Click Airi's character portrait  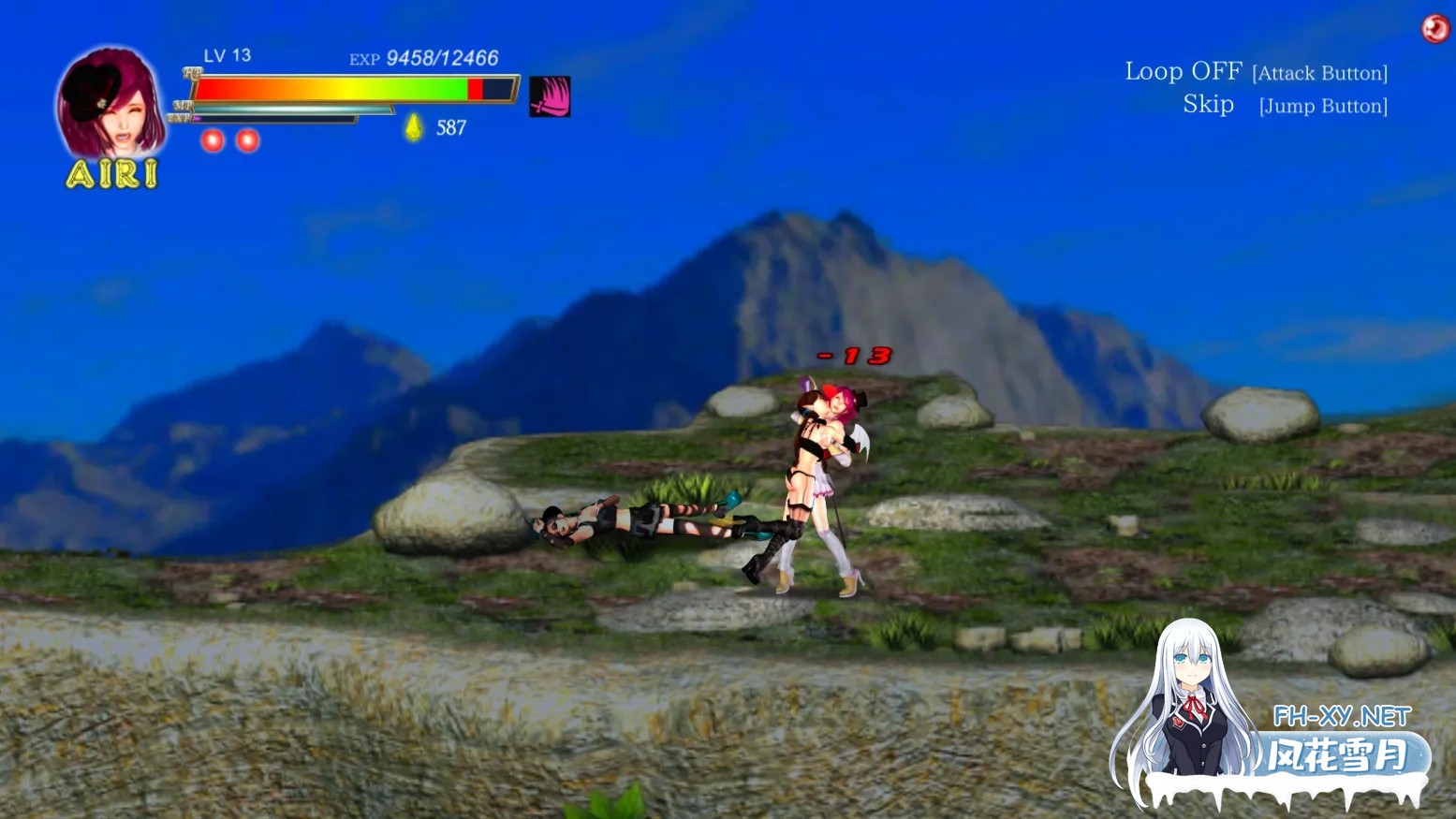110,103
